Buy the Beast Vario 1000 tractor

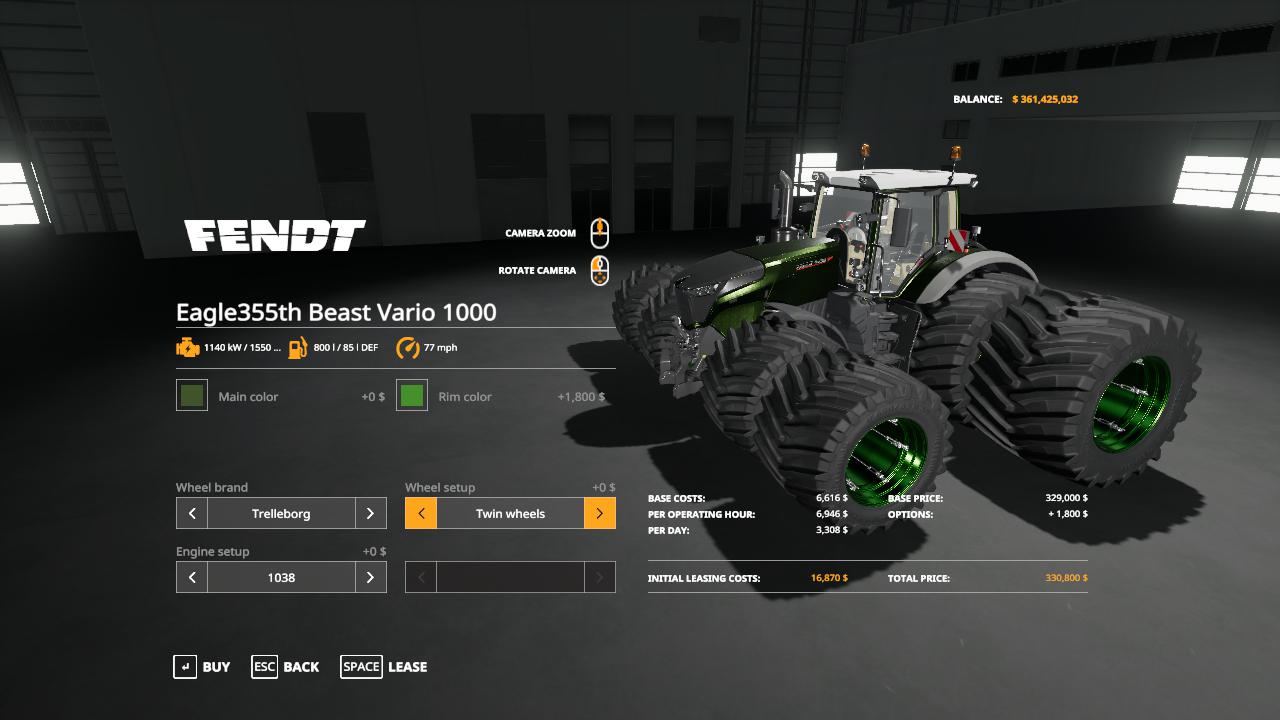pyautogui.click(x=217, y=667)
